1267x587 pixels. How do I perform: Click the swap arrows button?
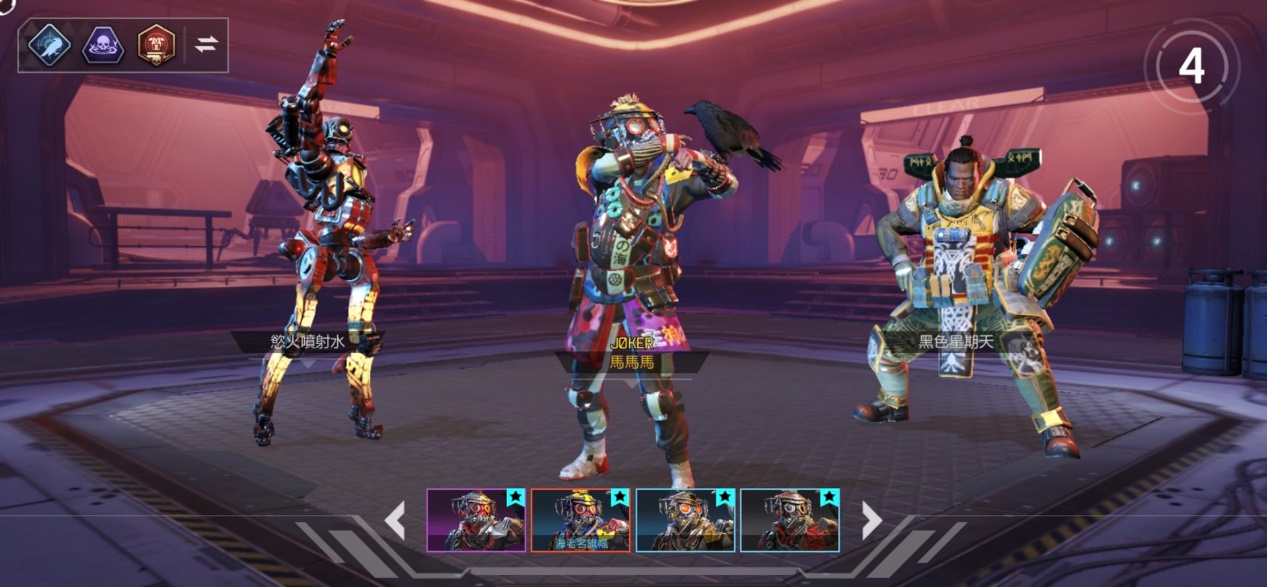click(206, 45)
